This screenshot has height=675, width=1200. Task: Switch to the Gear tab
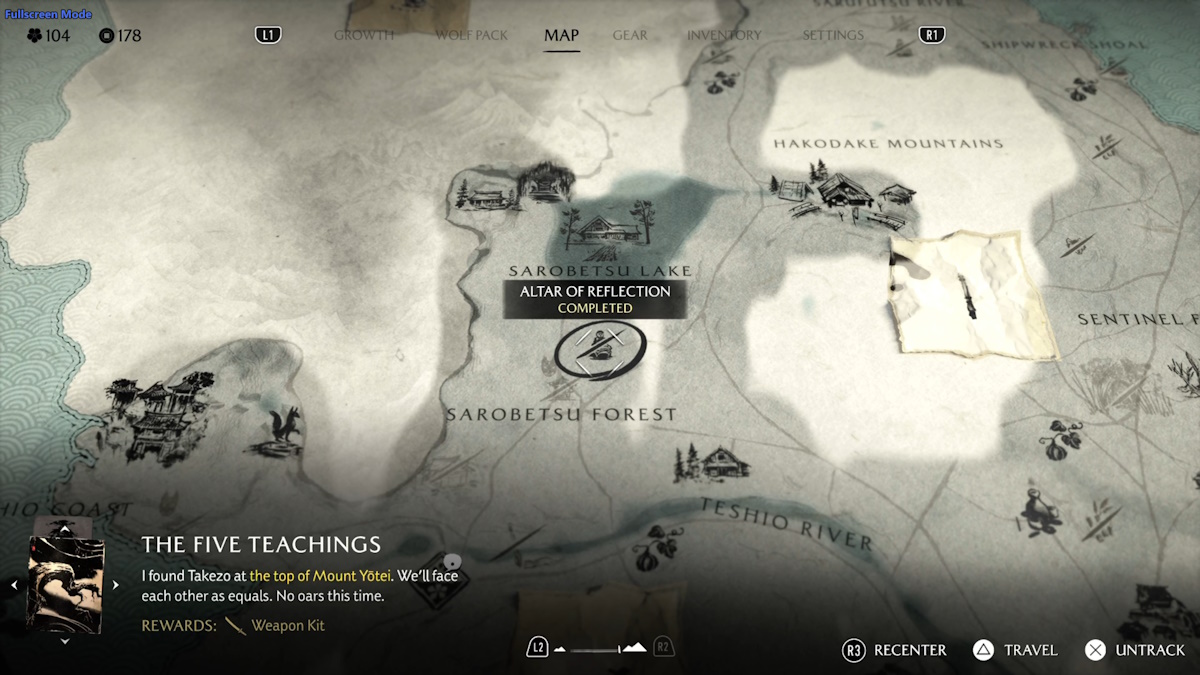(630, 35)
